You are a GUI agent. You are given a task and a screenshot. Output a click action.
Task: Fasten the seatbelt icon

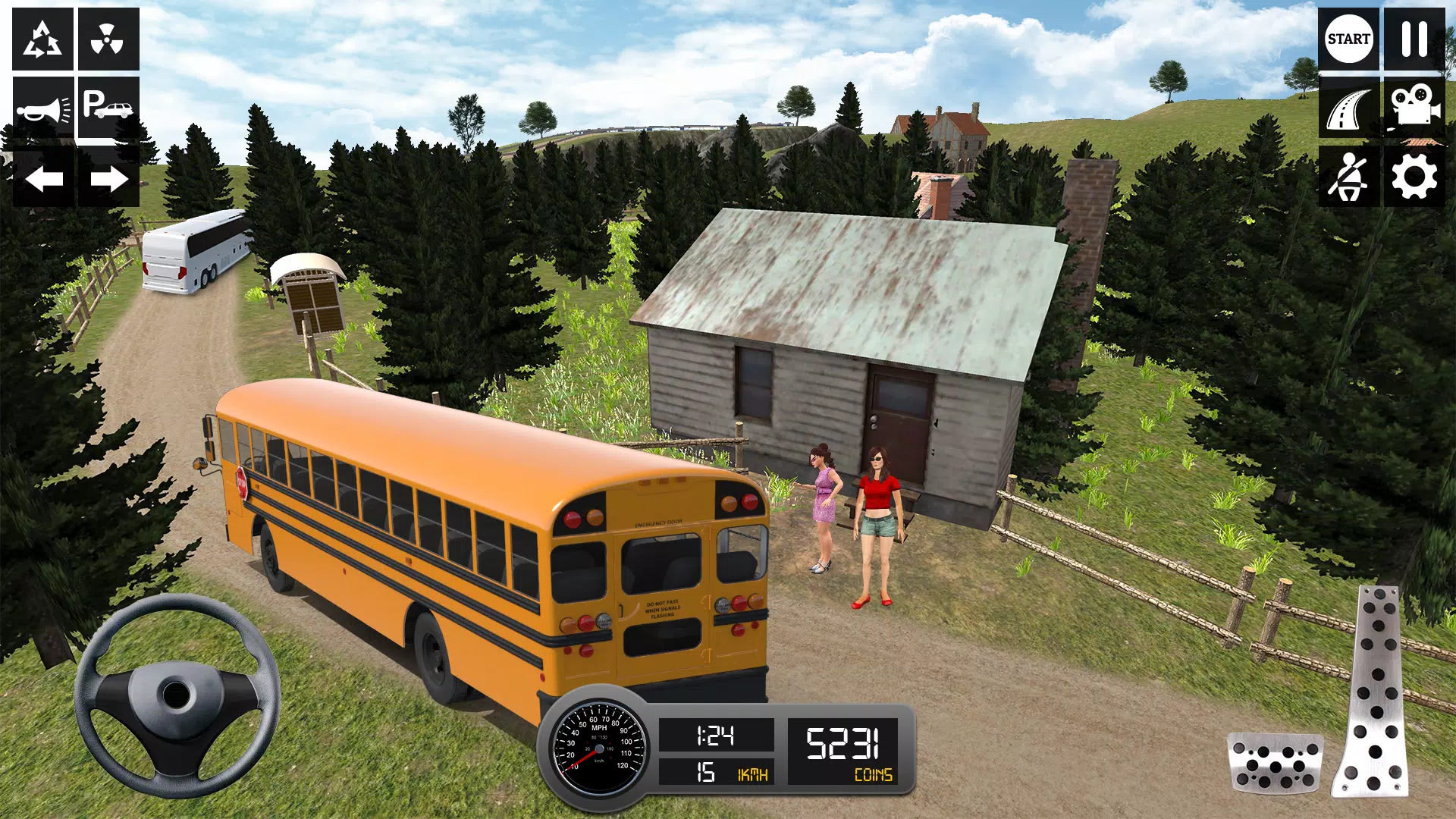(1348, 177)
